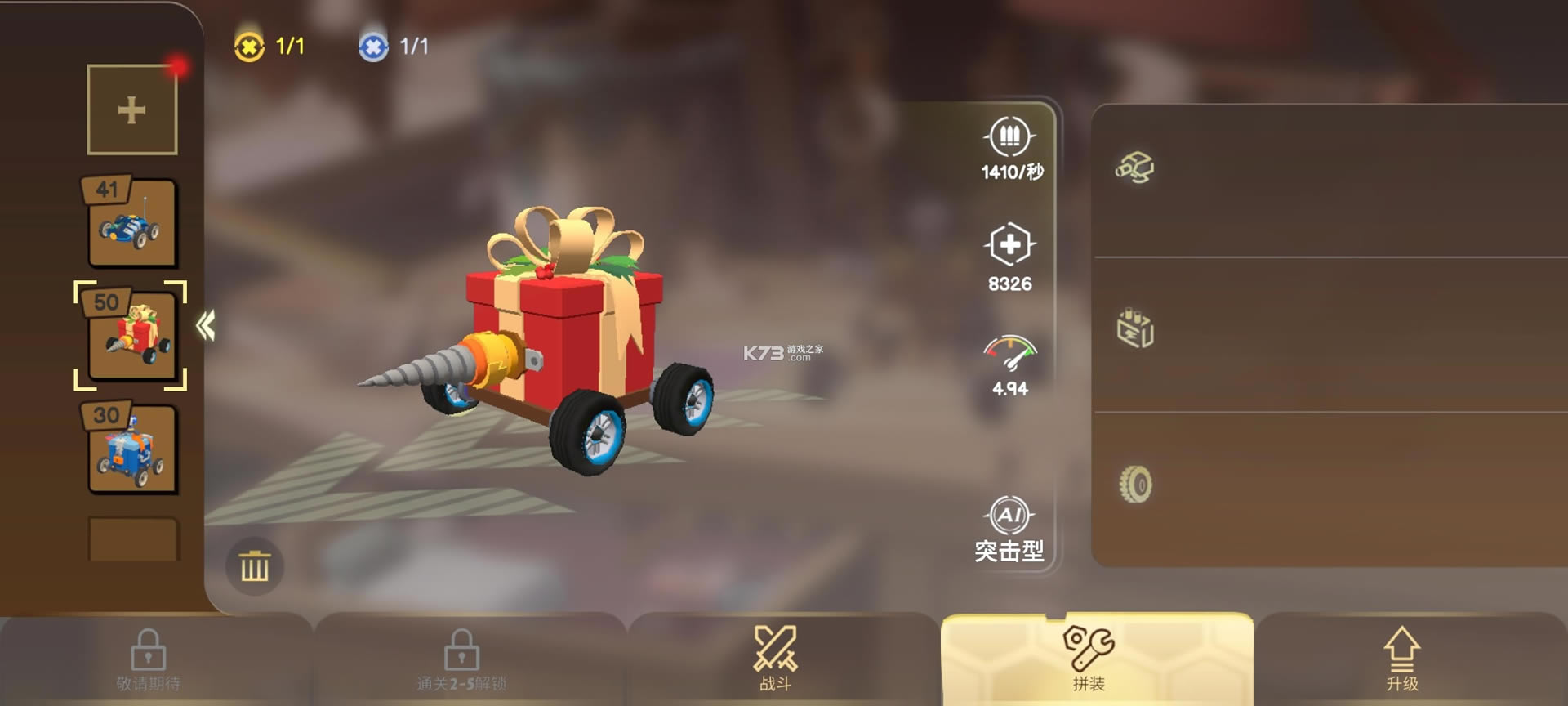Collapse the vehicle list with the double arrow

[x=205, y=326]
